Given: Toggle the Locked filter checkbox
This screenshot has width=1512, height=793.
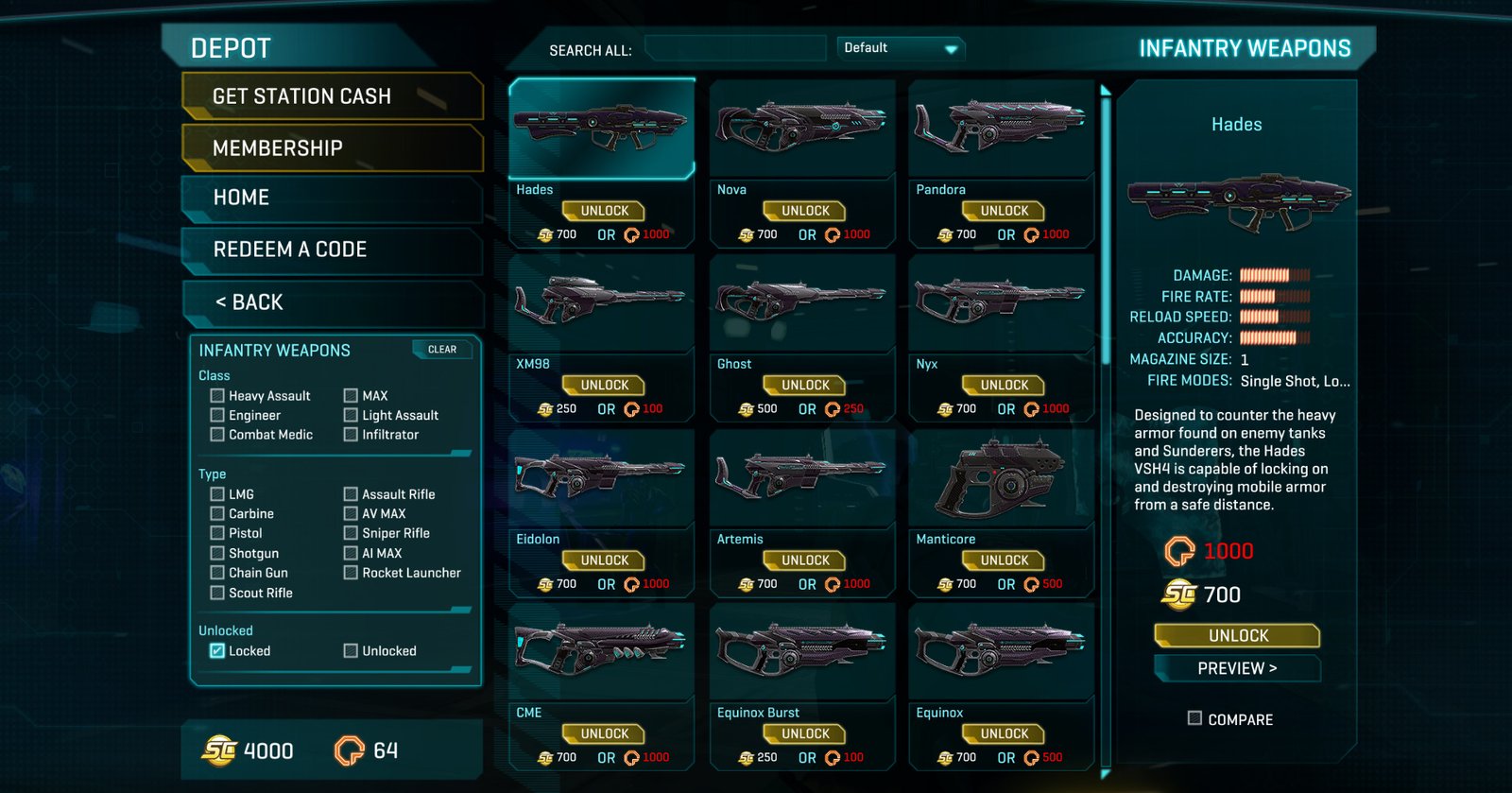Looking at the screenshot, I should click(217, 650).
